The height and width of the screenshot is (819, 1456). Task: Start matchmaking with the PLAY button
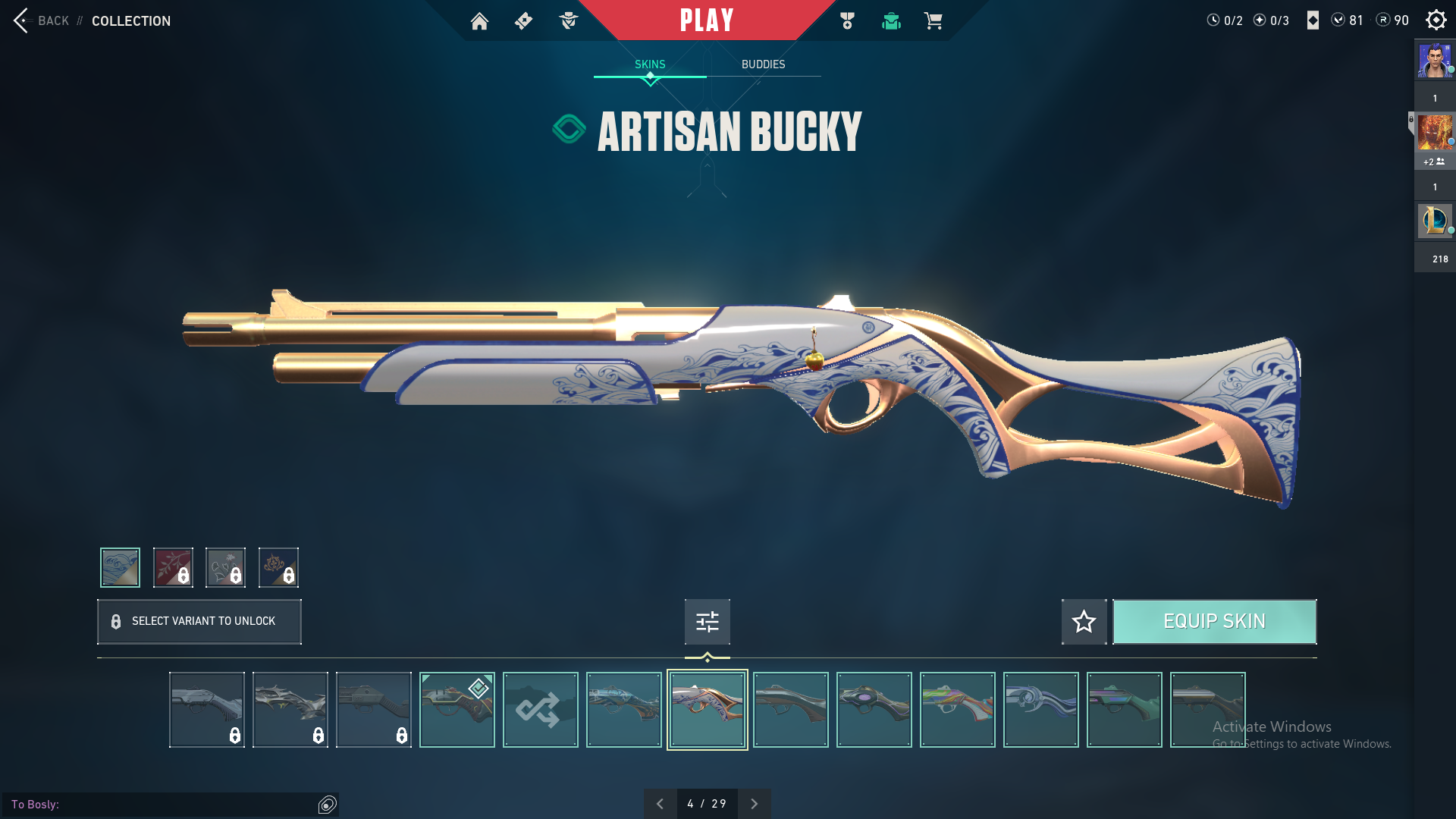tap(707, 20)
